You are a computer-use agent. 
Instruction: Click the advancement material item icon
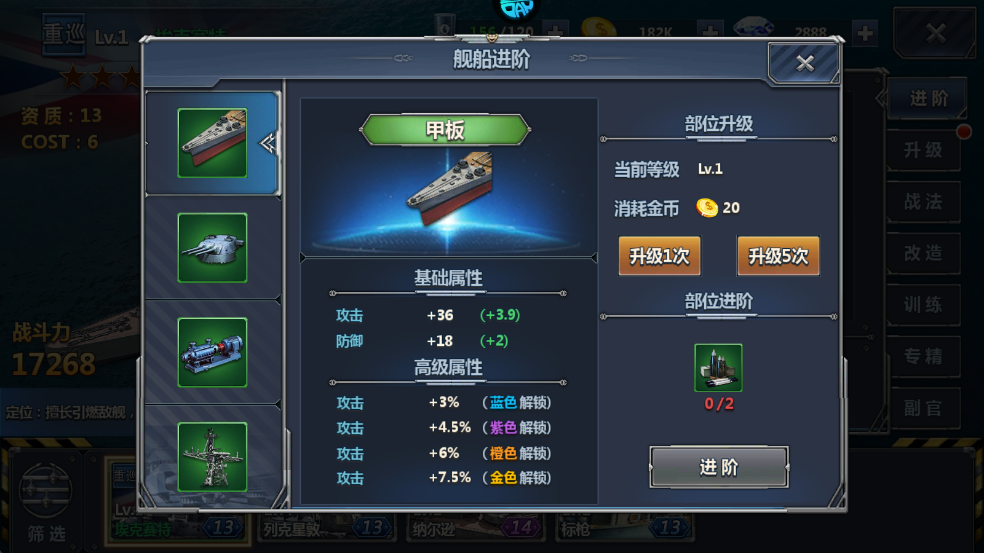718,367
